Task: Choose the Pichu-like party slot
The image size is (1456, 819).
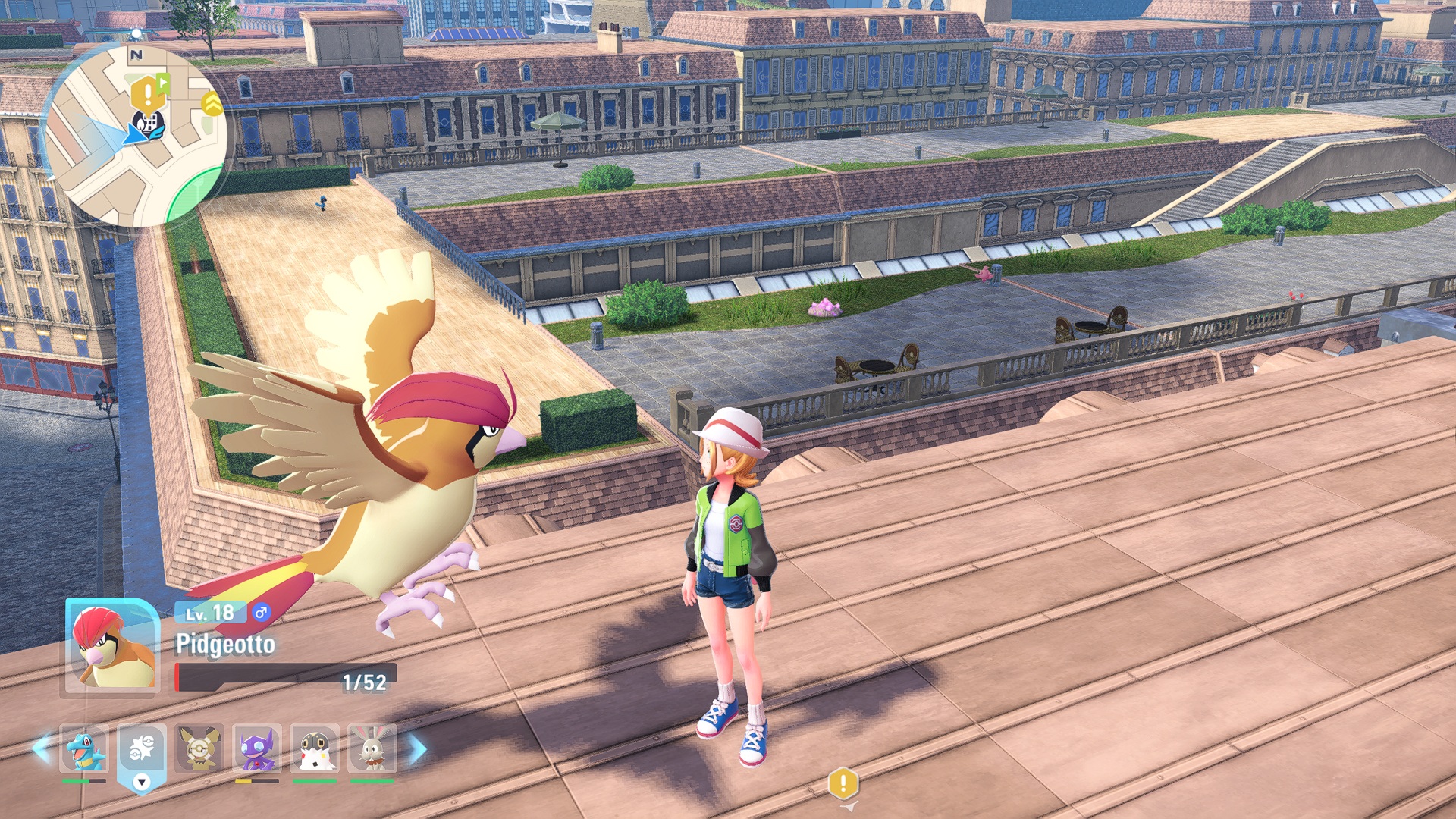Action: pos(199,748)
